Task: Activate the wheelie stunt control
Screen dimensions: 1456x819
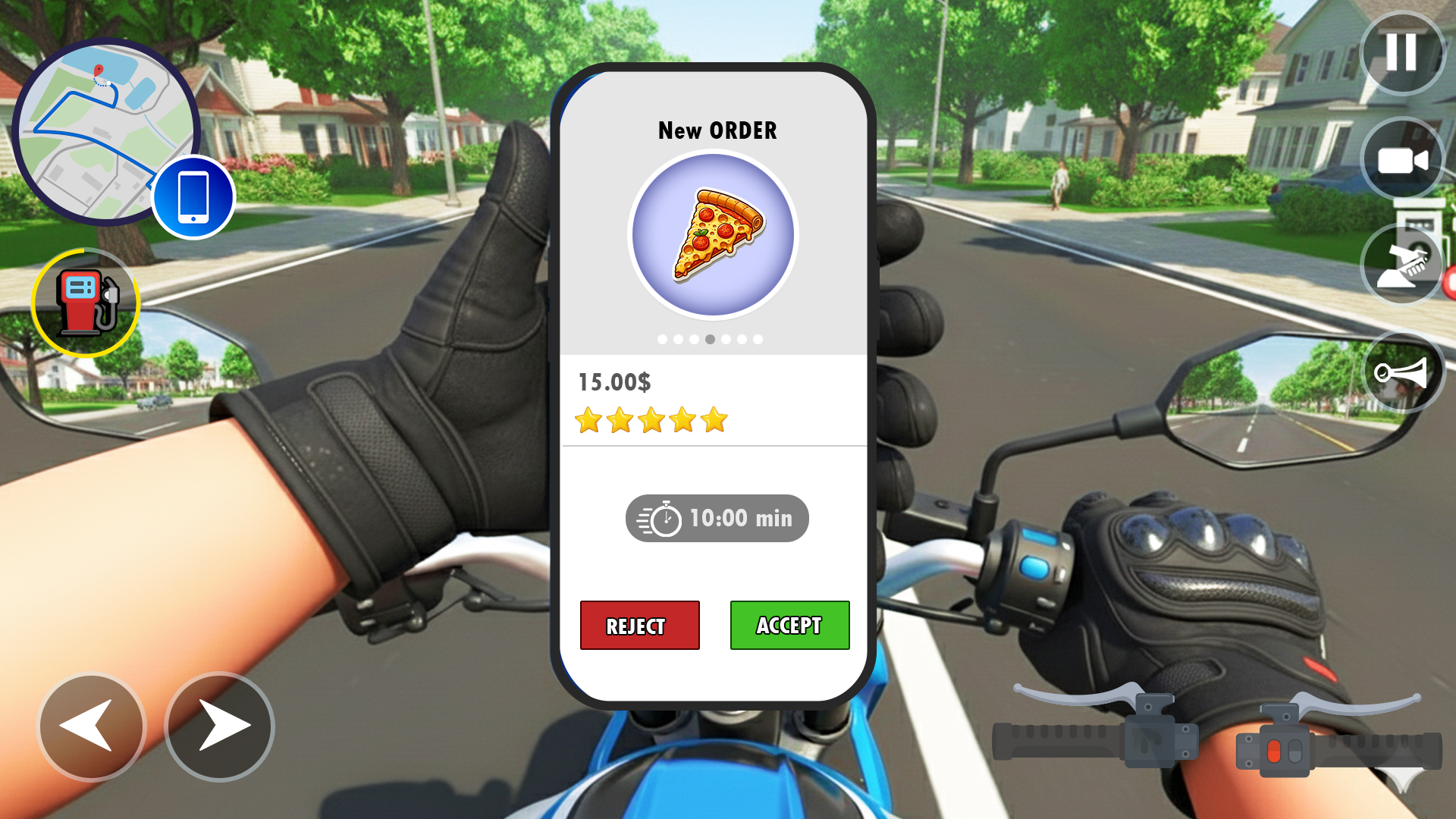Action: click(x=1401, y=264)
